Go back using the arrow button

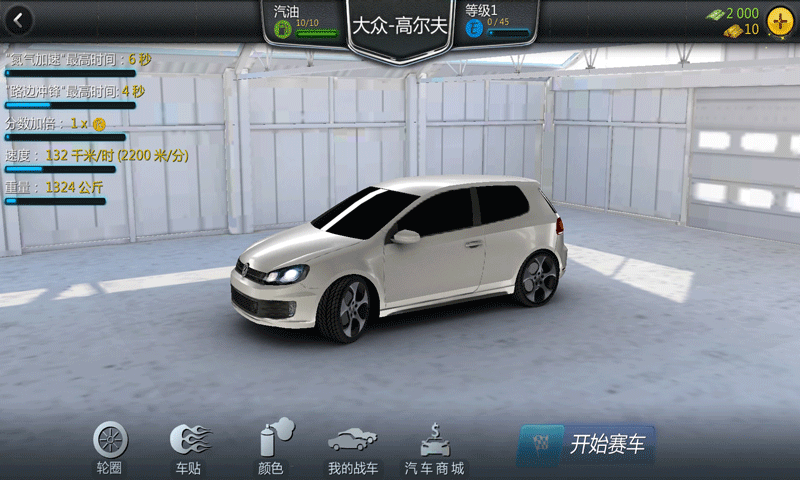point(18,19)
